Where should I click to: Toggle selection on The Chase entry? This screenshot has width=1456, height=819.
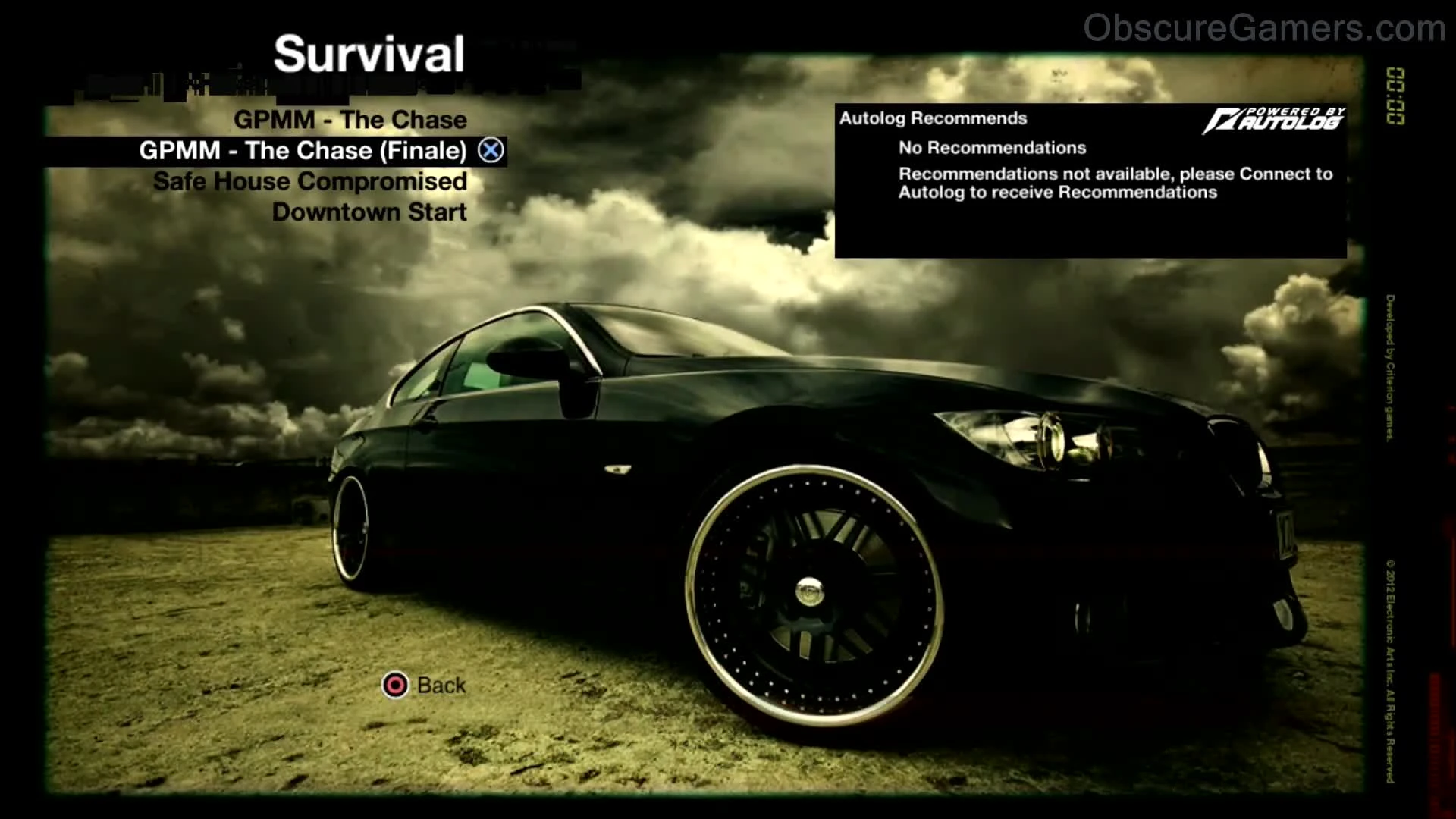click(x=350, y=119)
